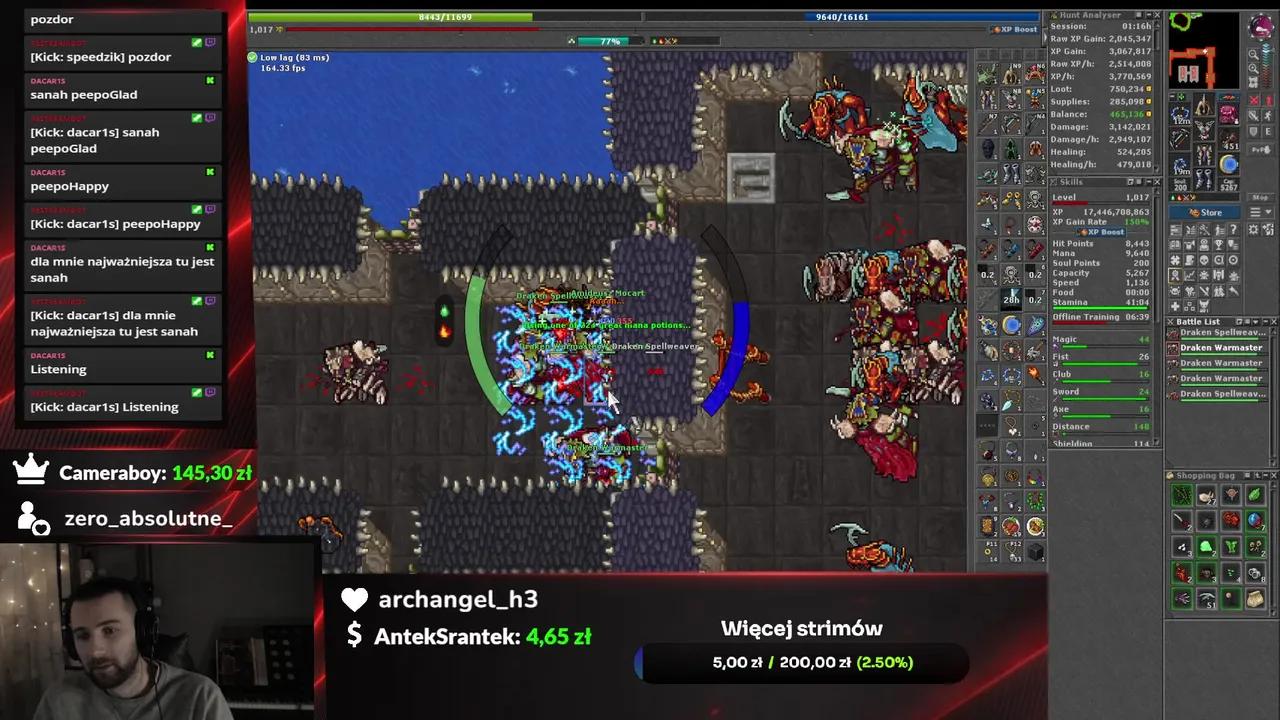Click the skull icon in the bottom icon grid
This screenshot has height=720, width=1280.
point(1204,260)
